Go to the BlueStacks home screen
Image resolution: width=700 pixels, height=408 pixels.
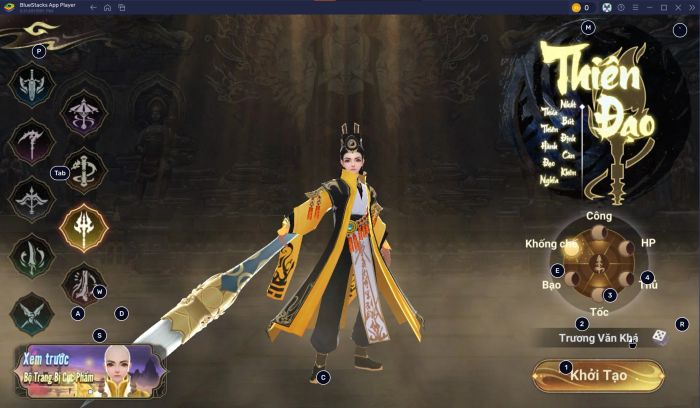107,7
